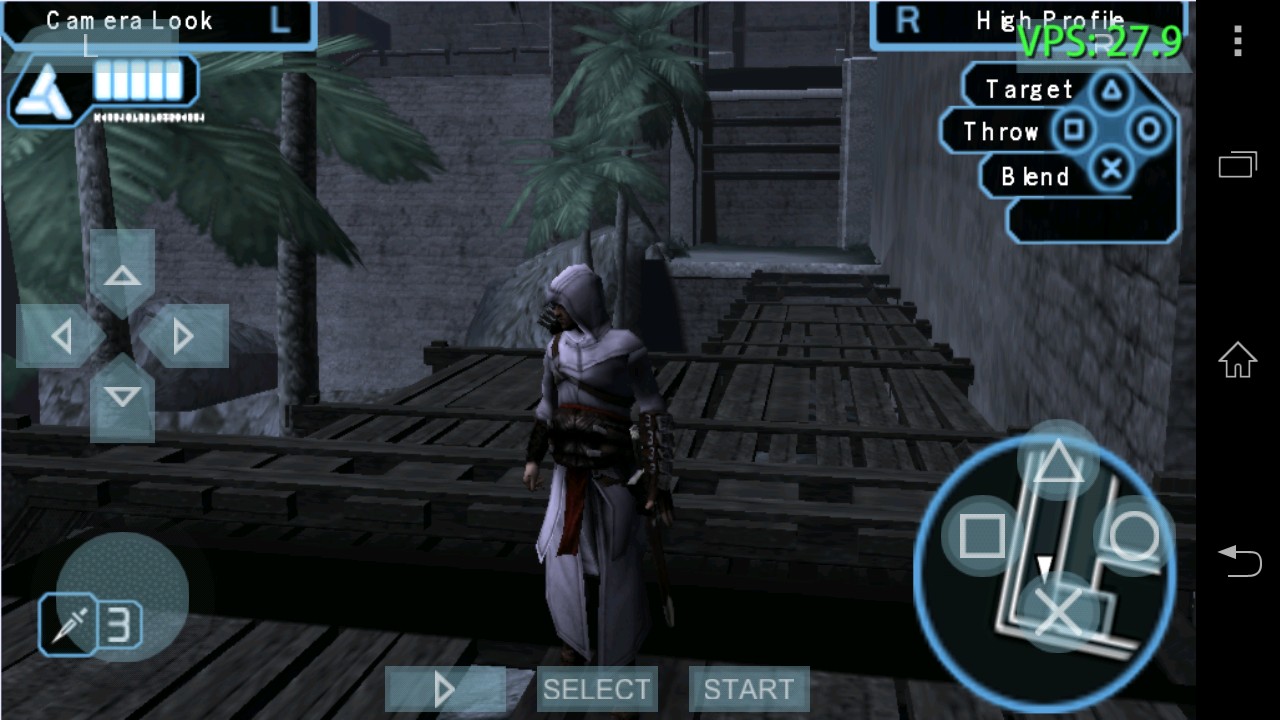
Task: Tap the d-pad left arrow
Action: pos(61,336)
